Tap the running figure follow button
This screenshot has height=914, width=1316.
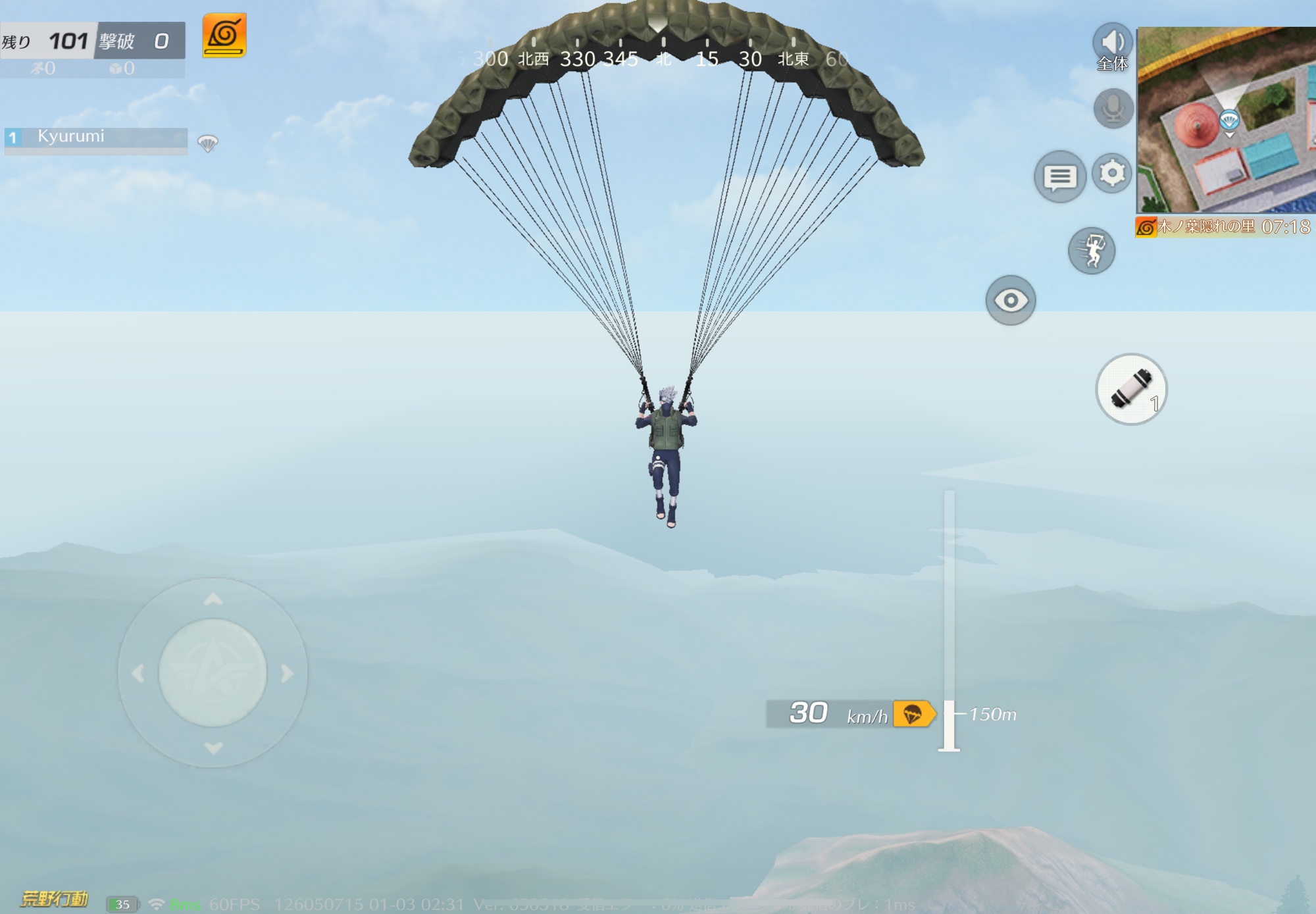click(1091, 251)
